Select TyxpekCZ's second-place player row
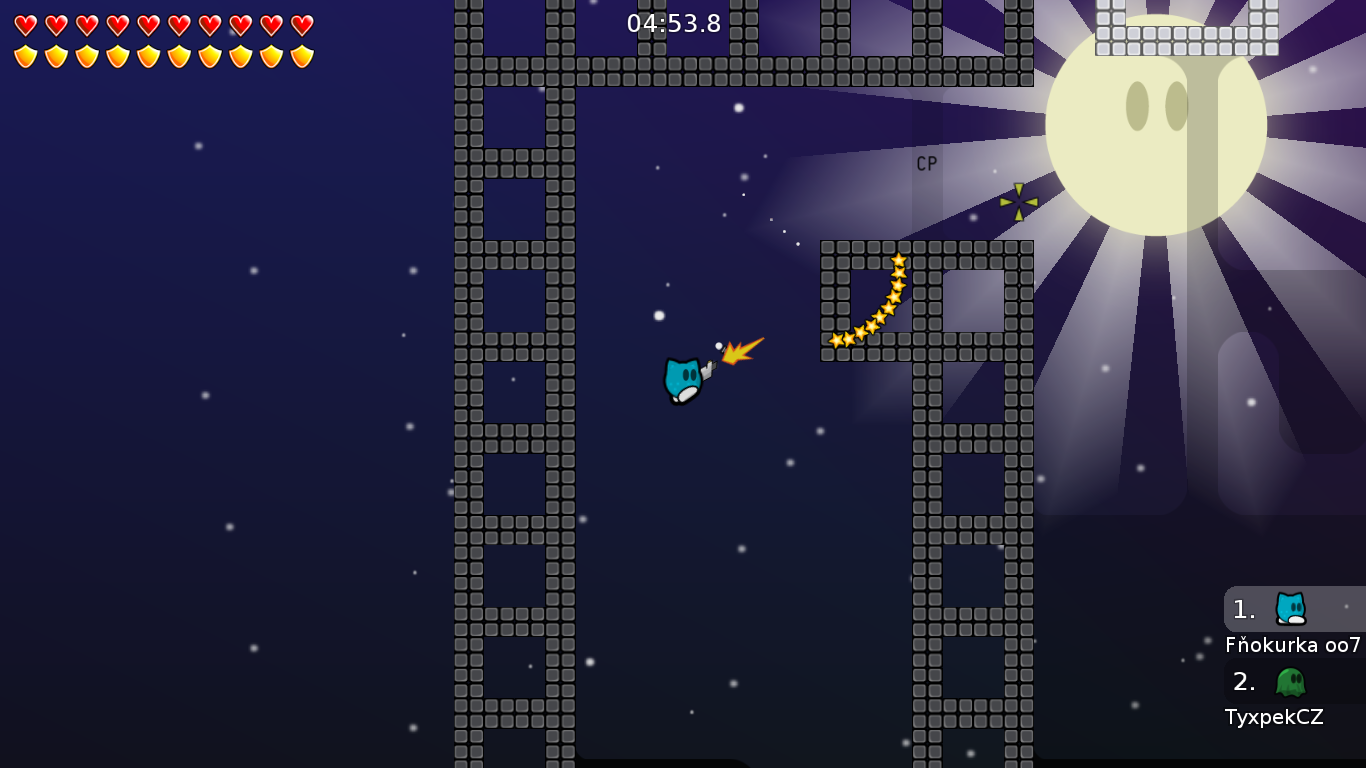The height and width of the screenshot is (768, 1366). [x=1293, y=682]
